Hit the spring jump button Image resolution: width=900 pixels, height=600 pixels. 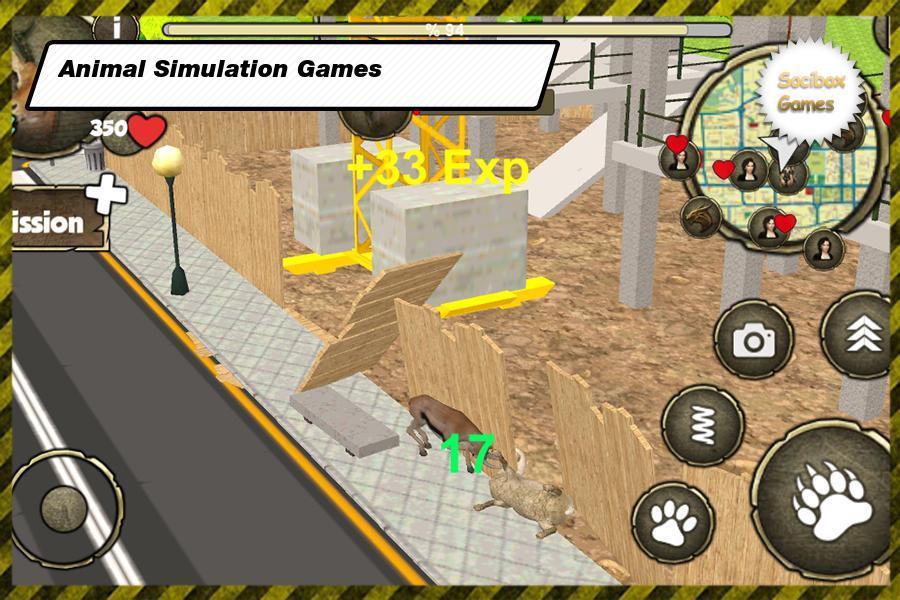tap(703, 425)
